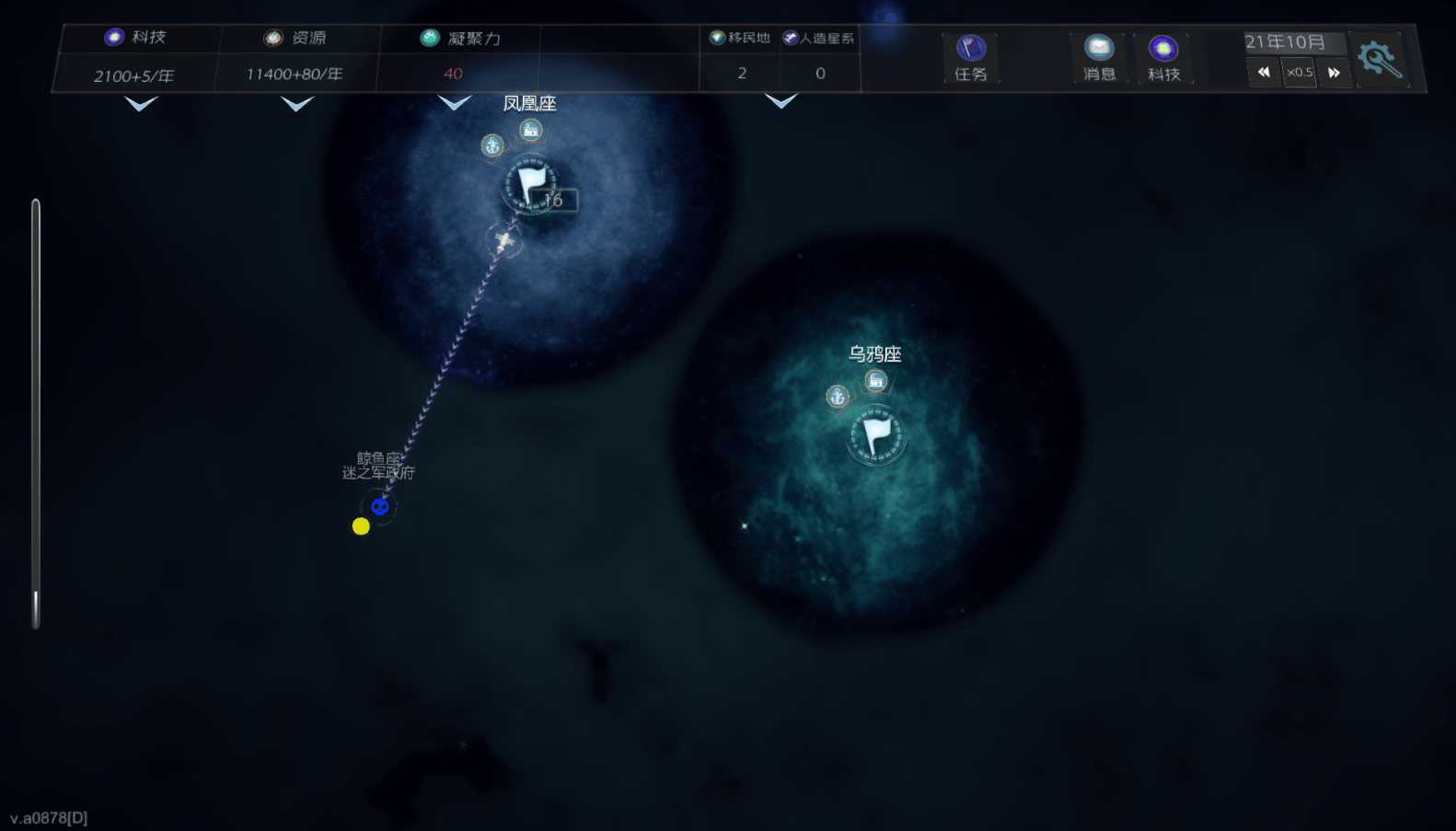Select the 乌鸦座 star system flag
The height and width of the screenshot is (831, 1456).
tap(876, 435)
